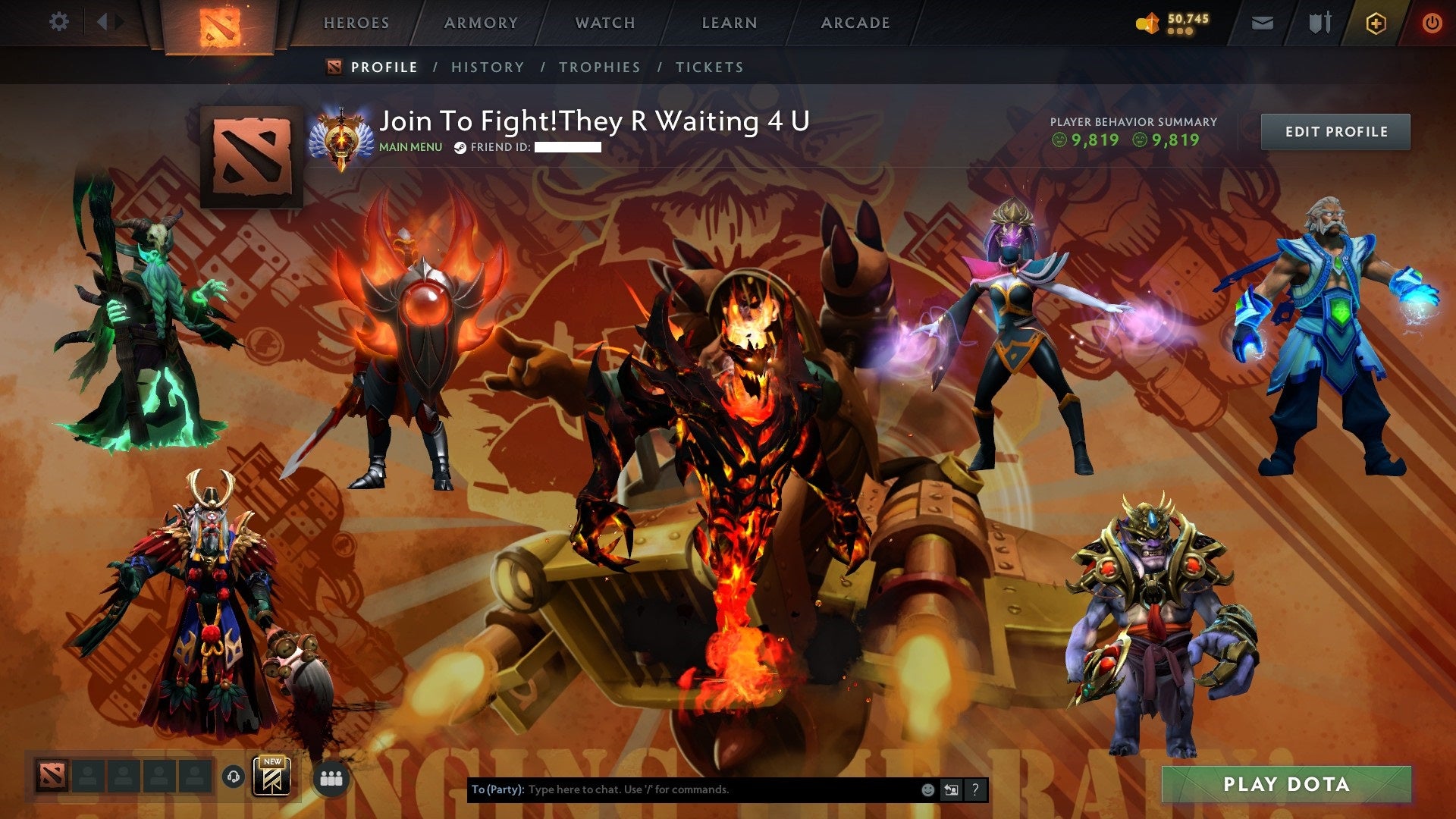The width and height of the screenshot is (1456, 819).
Task: Toggle party voice chat headset icon
Action: tap(234, 777)
